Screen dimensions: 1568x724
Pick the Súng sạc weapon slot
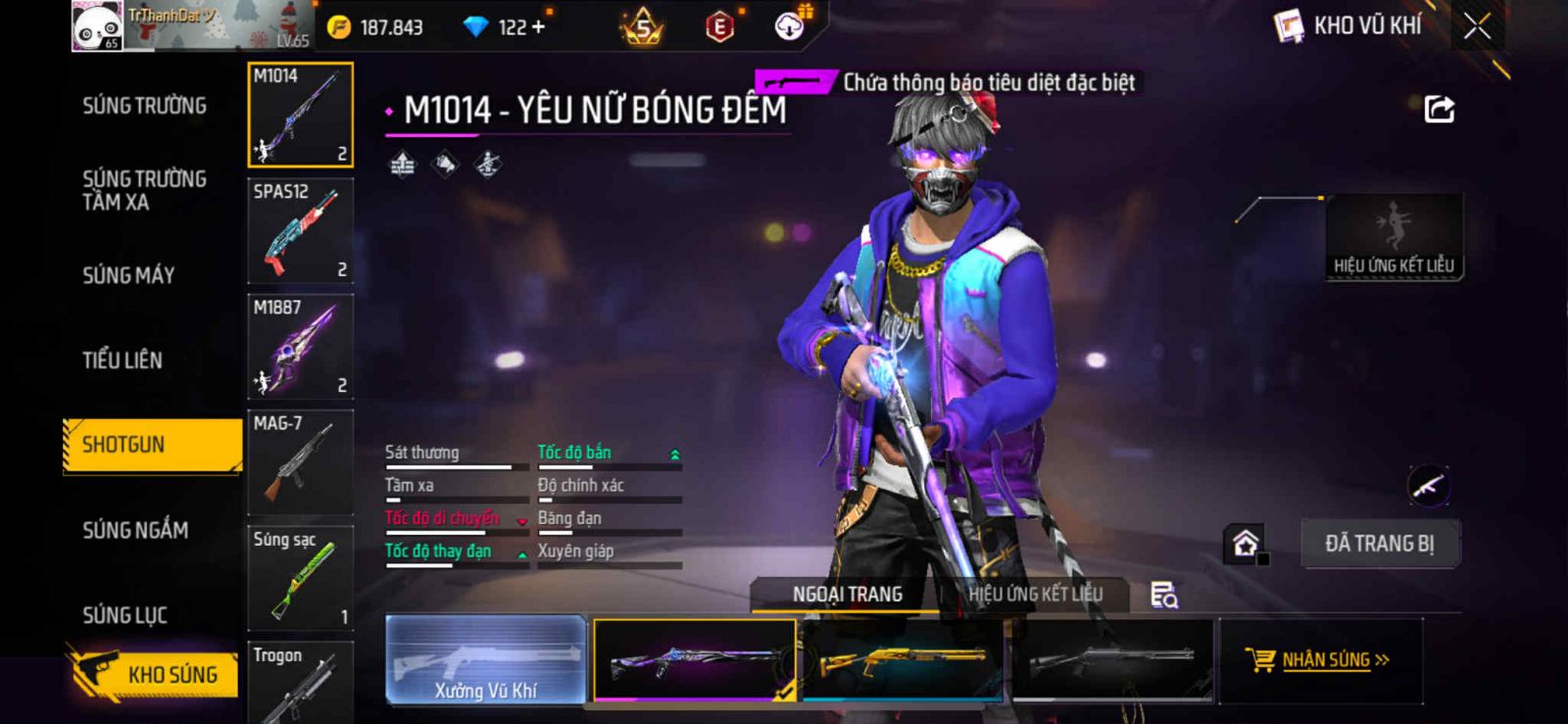(300, 578)
